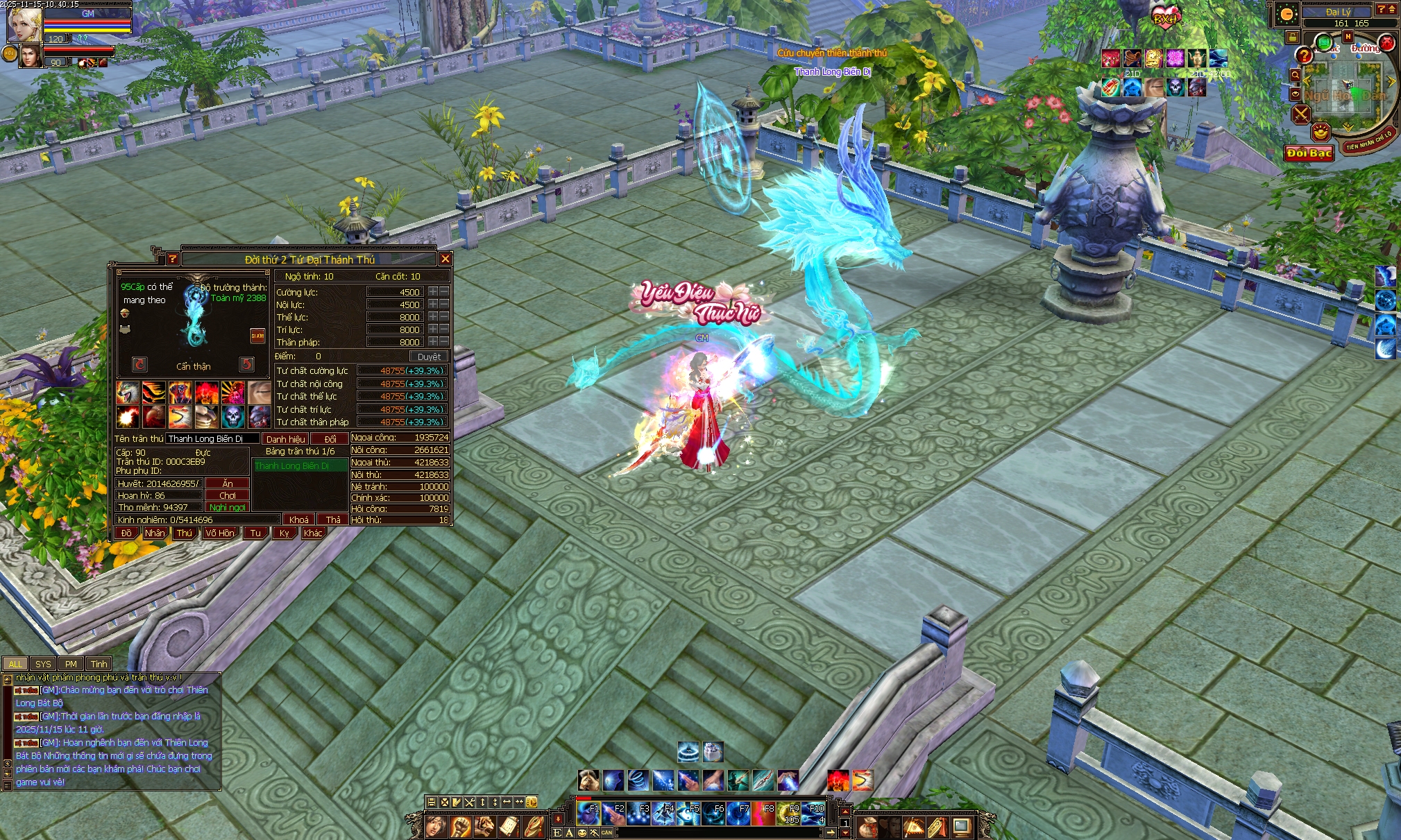This screenshot has width=1401, height=840.
Task: Open the money bag inventory icon
Action: pos(868,827)
